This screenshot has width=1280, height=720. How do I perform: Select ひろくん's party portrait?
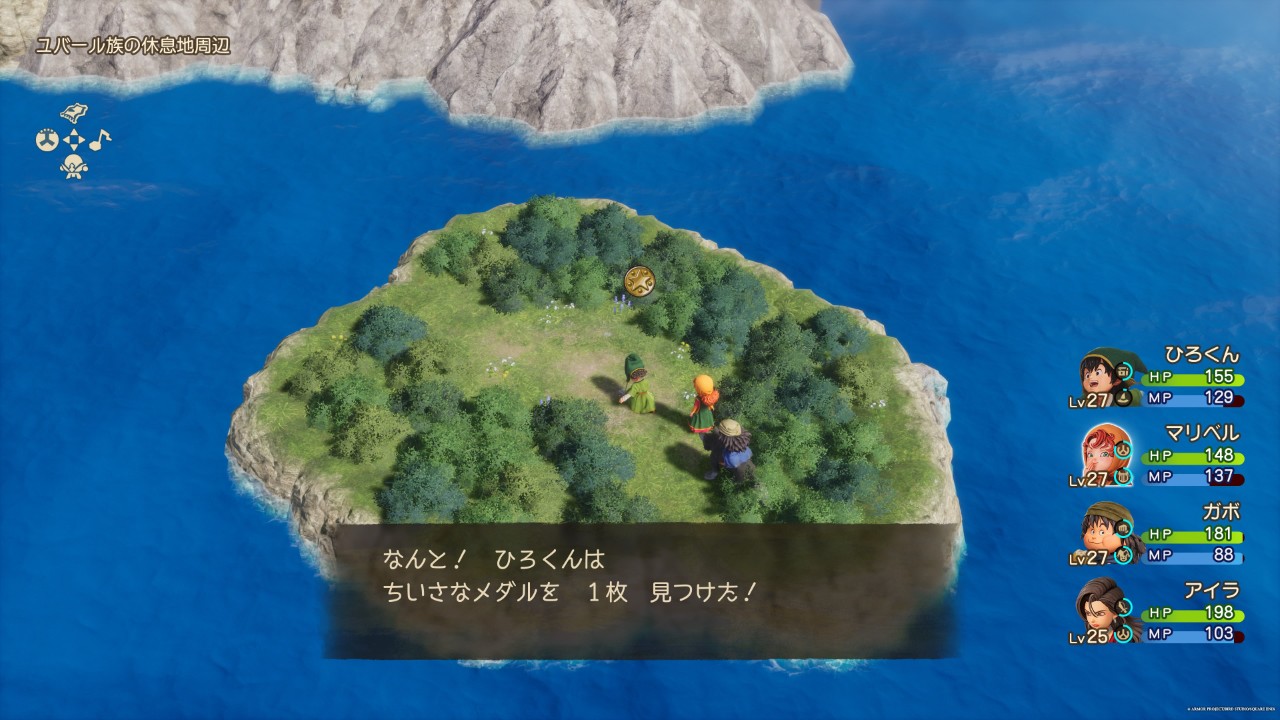[x=1103, y=376]
